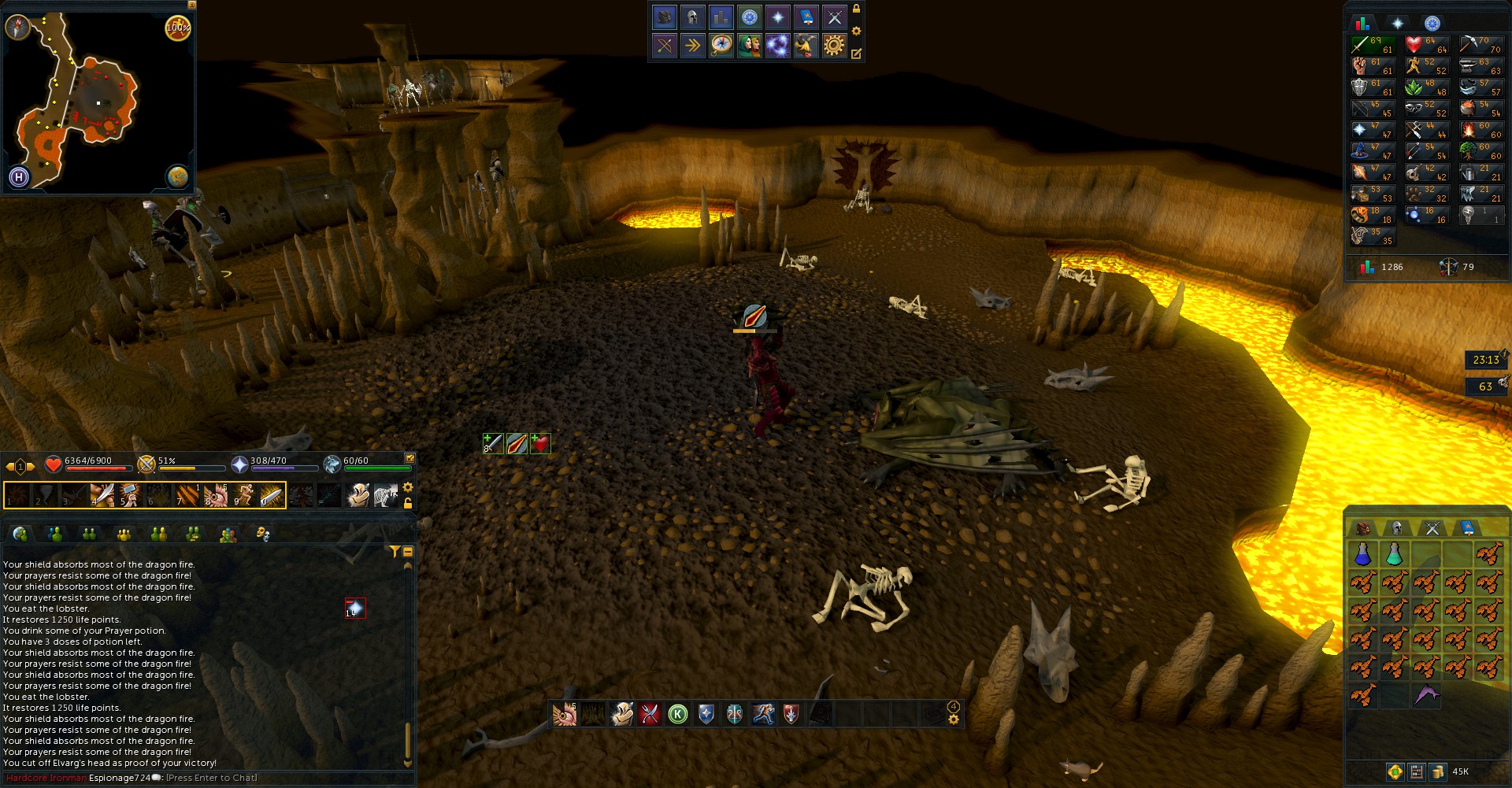Screen dimensions: 1512x788
Task: Use the curved sword ability in slot 4
Action: pos(102,495)
